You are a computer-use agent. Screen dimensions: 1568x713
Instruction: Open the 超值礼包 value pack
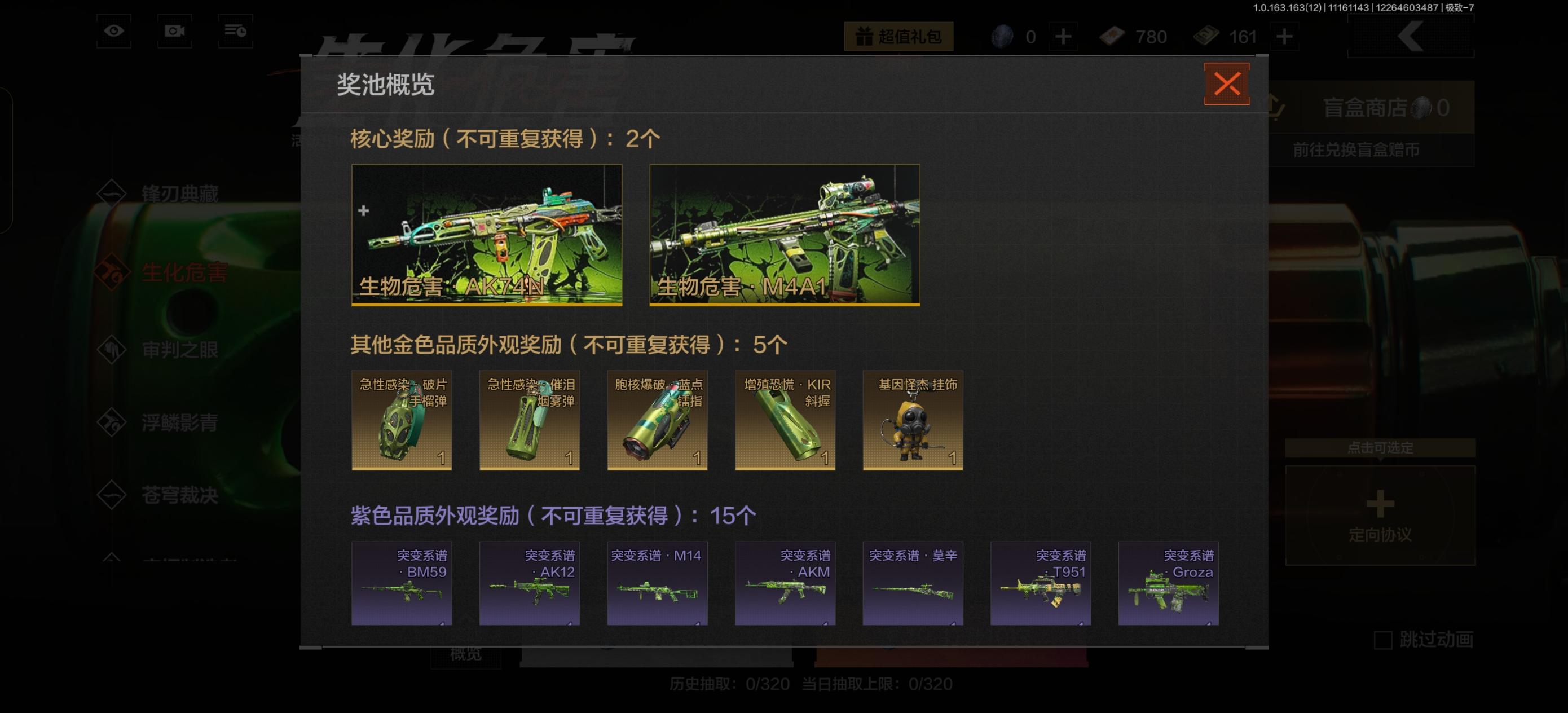click(x=901, y=37)
